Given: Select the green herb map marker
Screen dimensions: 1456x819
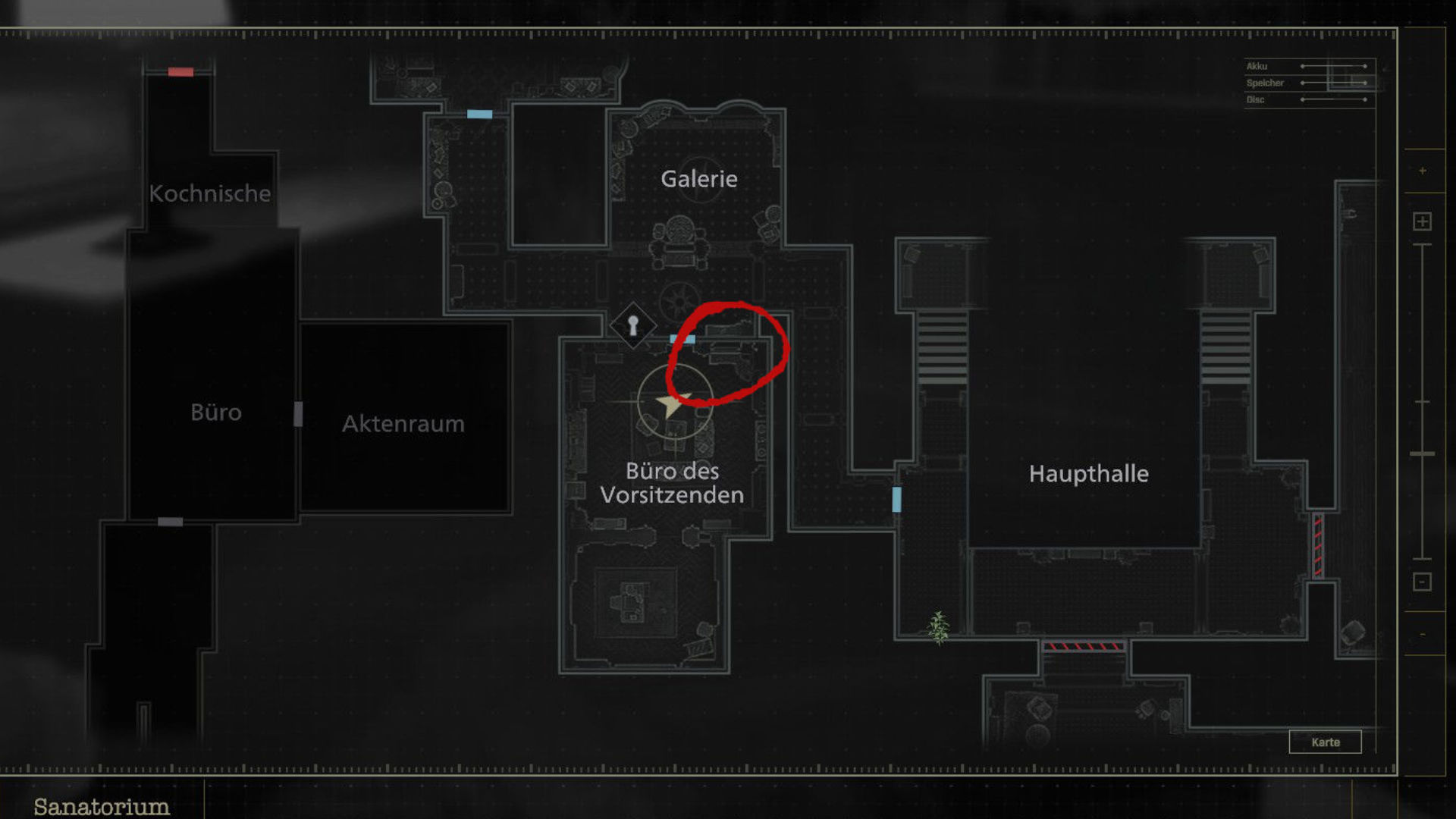Looking at the screenshot, I should click(939, 628).
